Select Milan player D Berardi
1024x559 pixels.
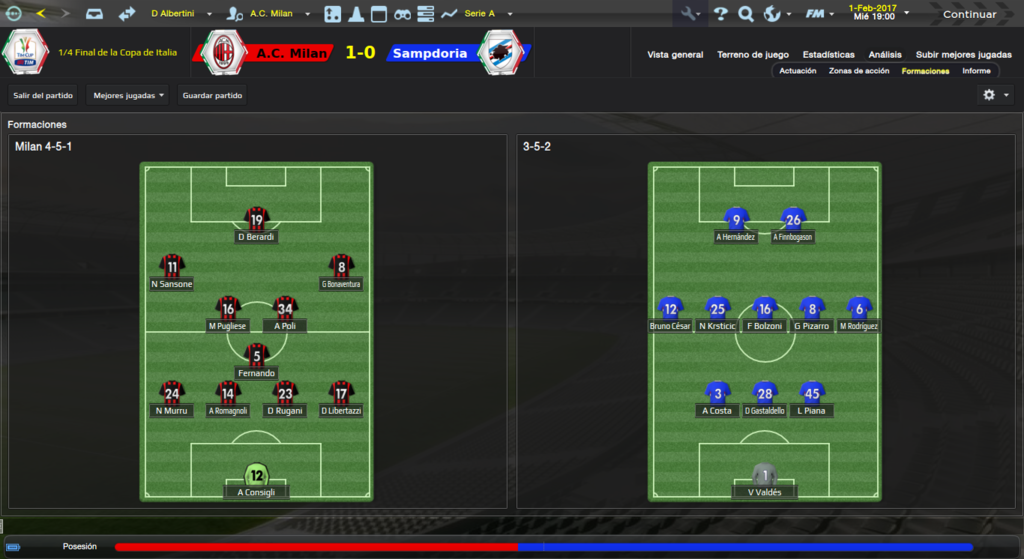tap(257, 226)
